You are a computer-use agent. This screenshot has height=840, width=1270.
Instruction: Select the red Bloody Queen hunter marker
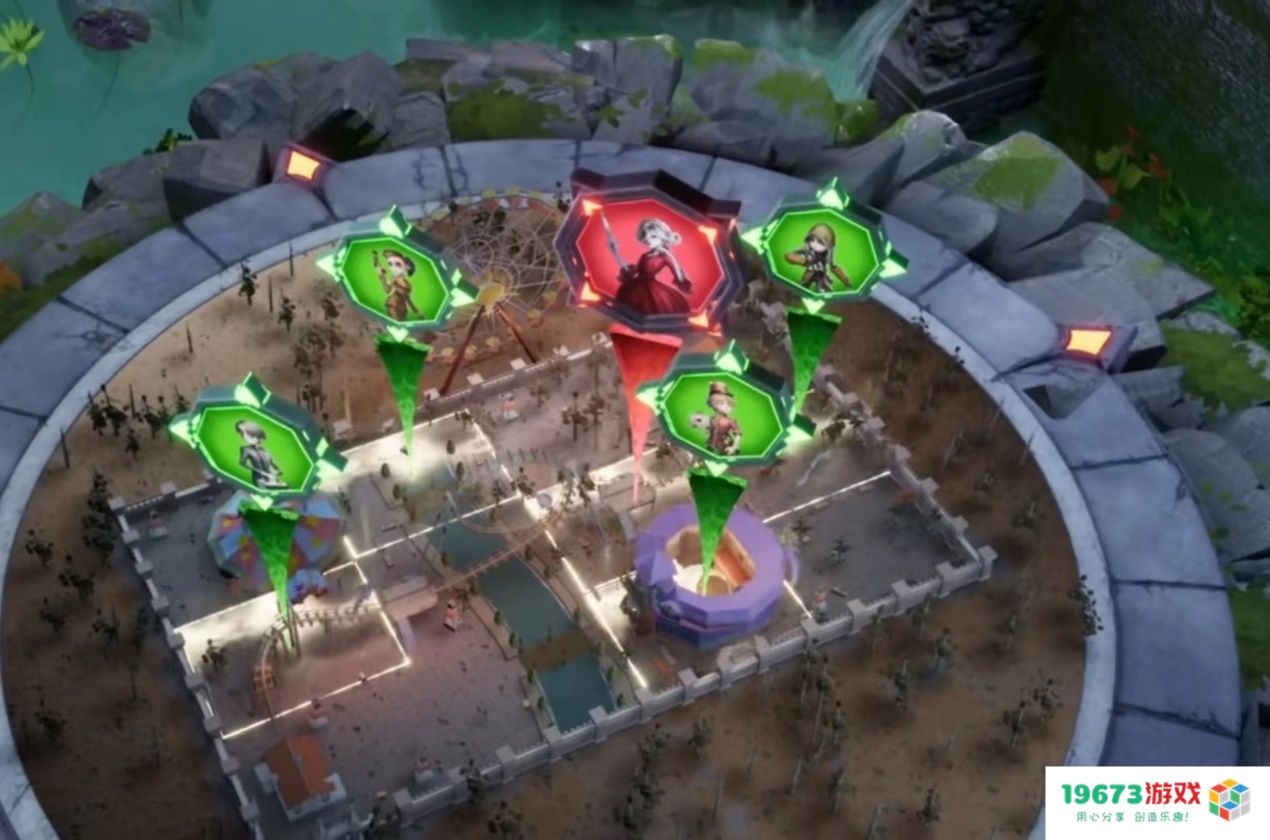coord(649,254)
